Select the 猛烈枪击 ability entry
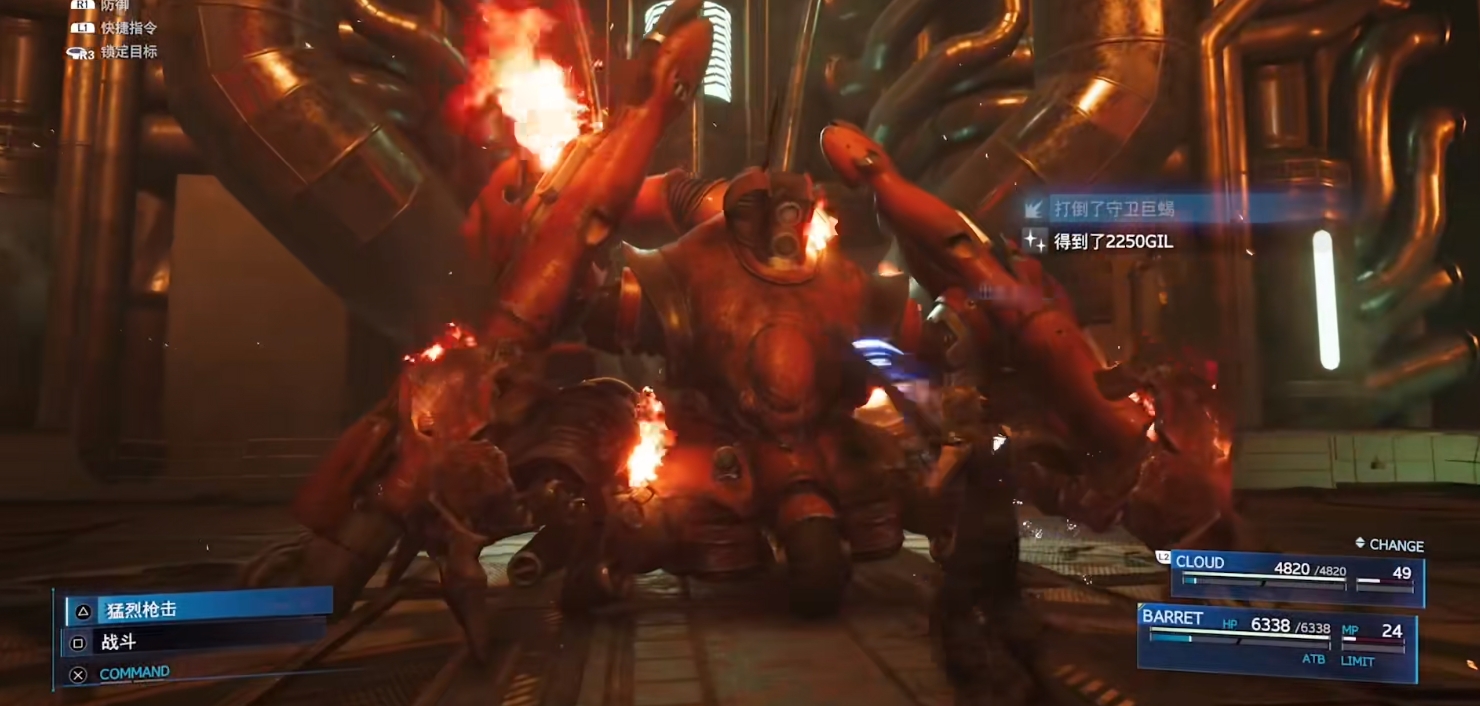This screenshot has width=1480, height=706. (x=198, y=609)
